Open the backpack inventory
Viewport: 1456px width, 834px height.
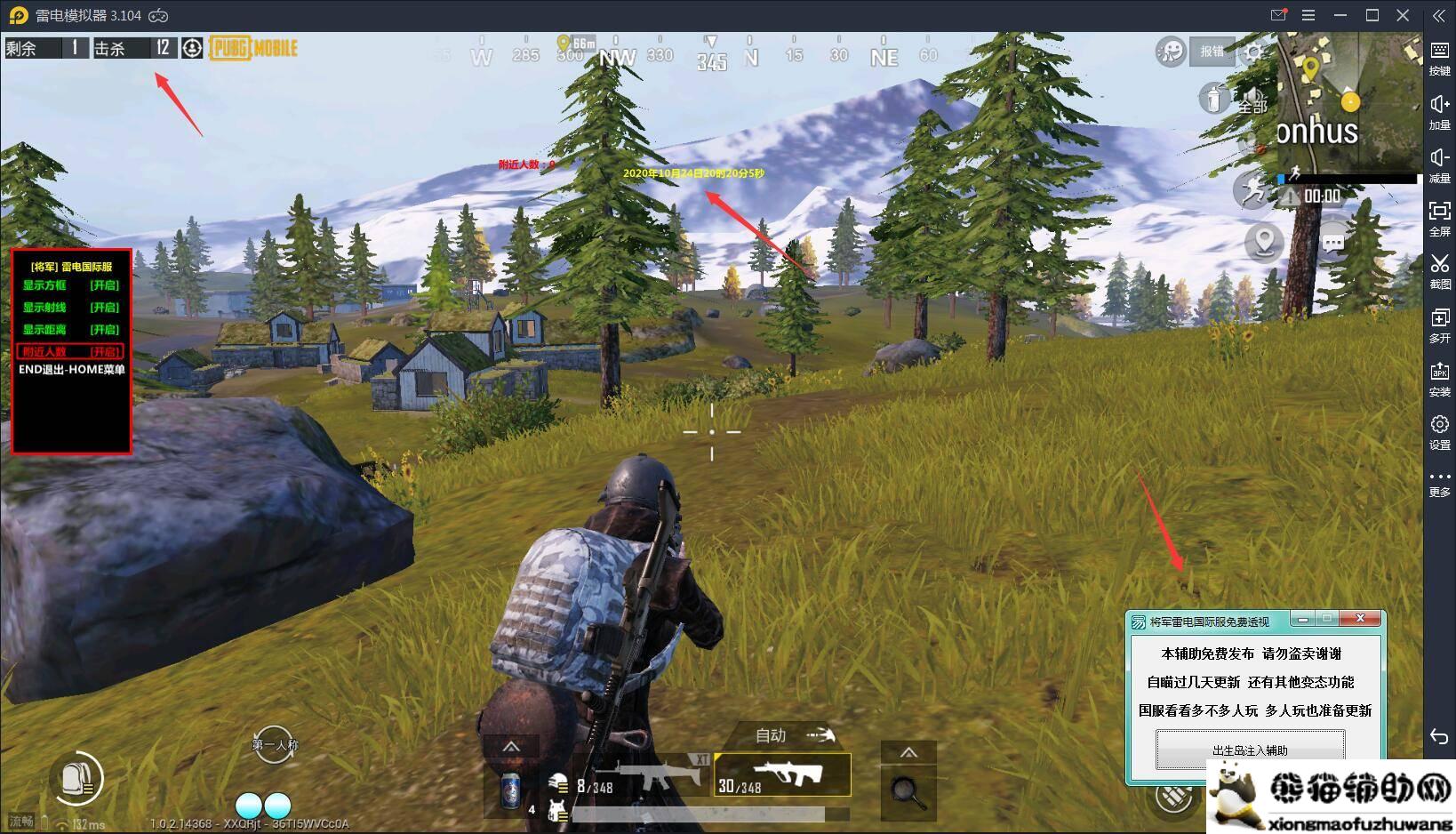pos(76,779)
